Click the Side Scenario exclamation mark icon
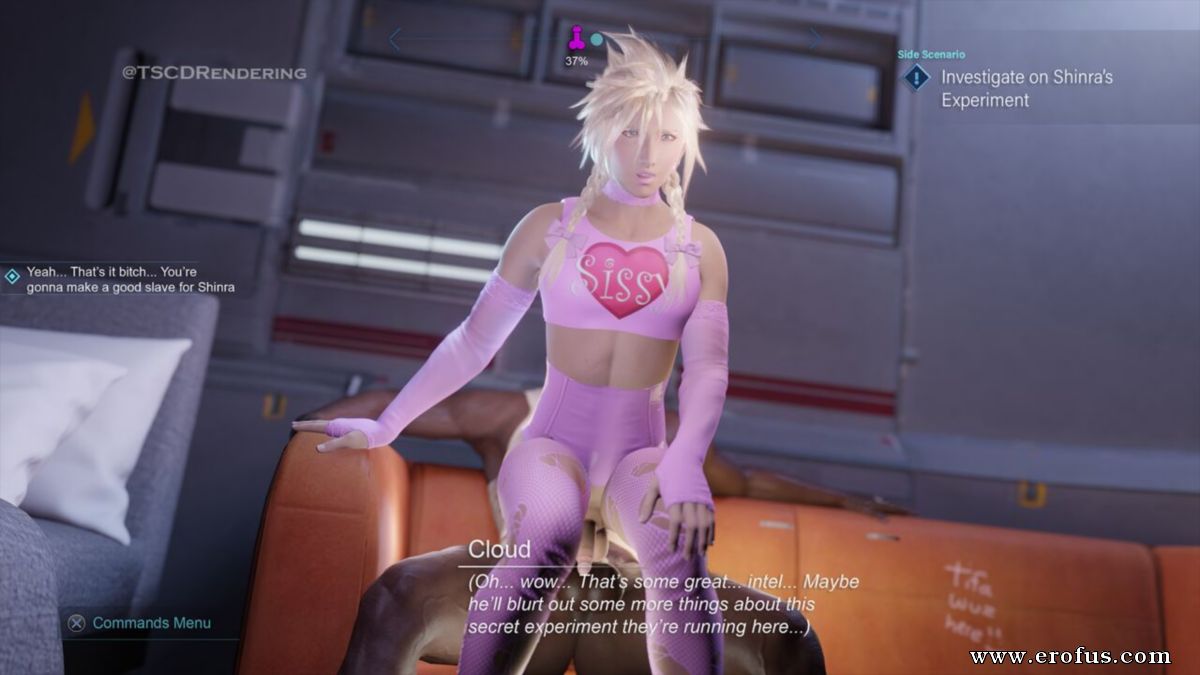The height and width of the screenshot is (675, 1200). [x=915, y=78]
